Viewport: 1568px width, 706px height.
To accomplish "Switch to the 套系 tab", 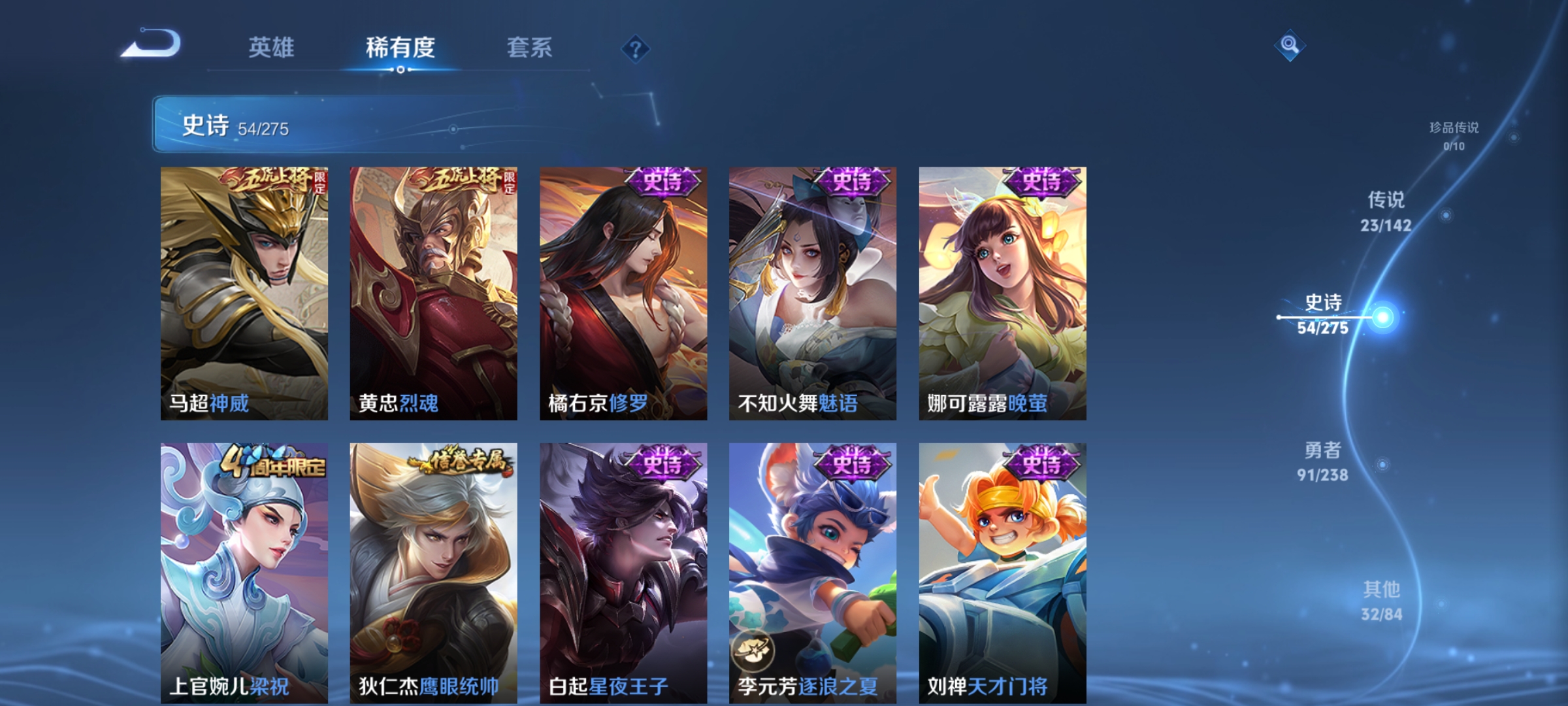I will (x=529, y=47).
